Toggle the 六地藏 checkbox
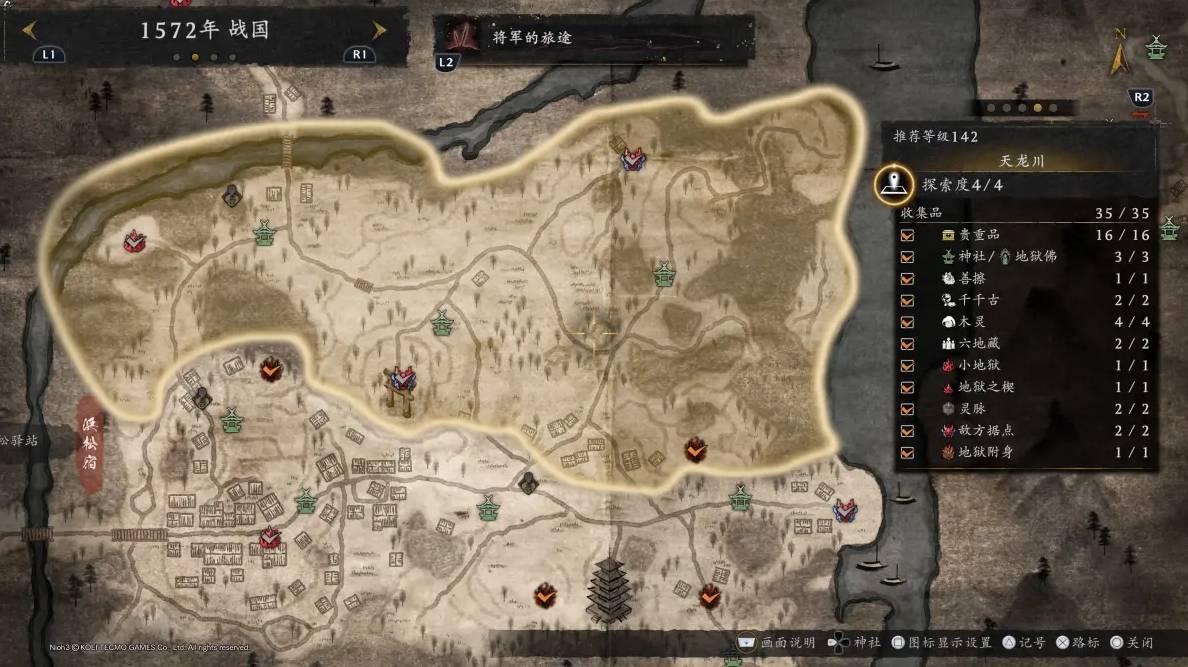This screenshot has width=1188, height=667. point(907,344)
